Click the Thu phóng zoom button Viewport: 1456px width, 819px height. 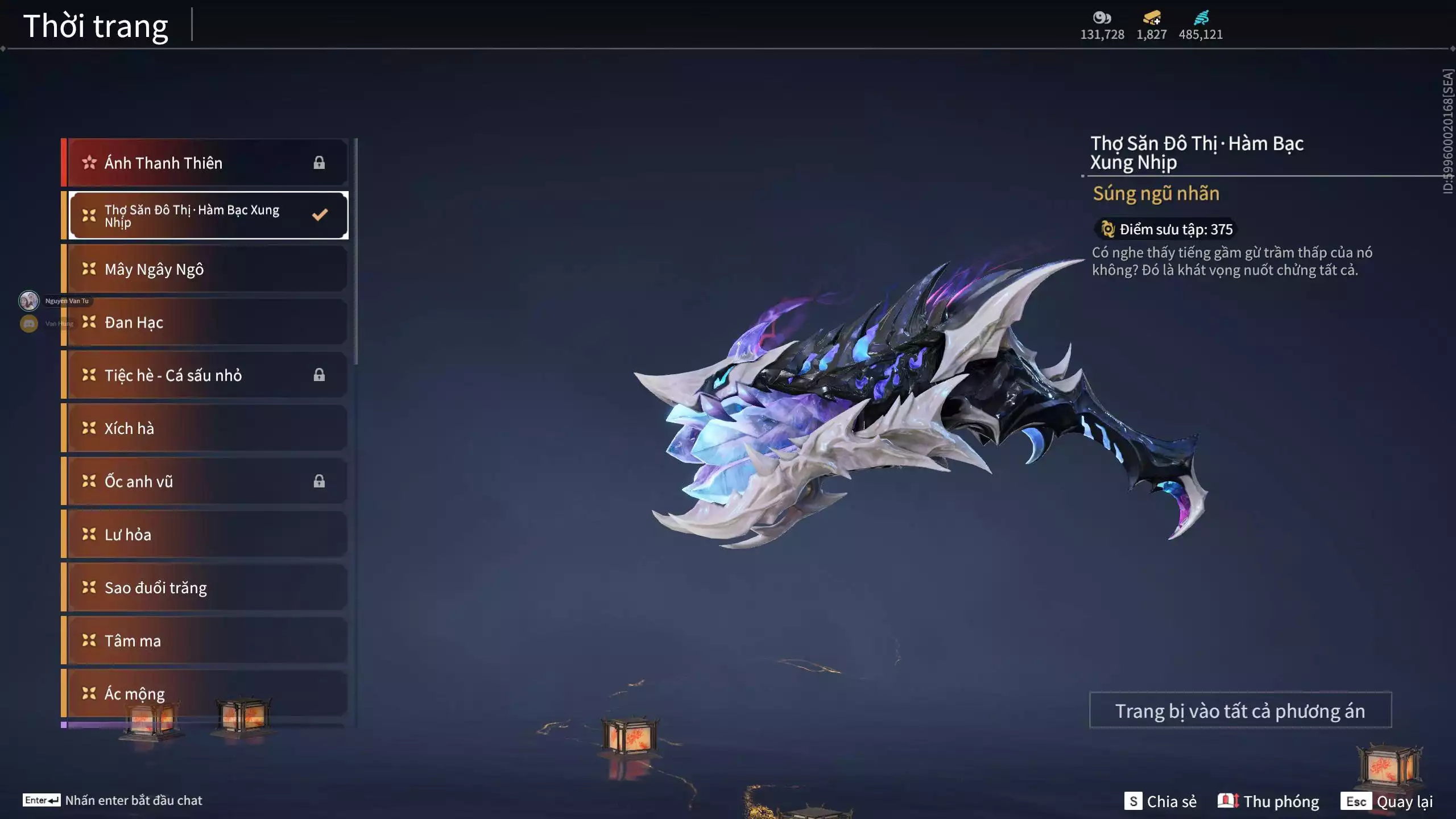coord(1268,801)
